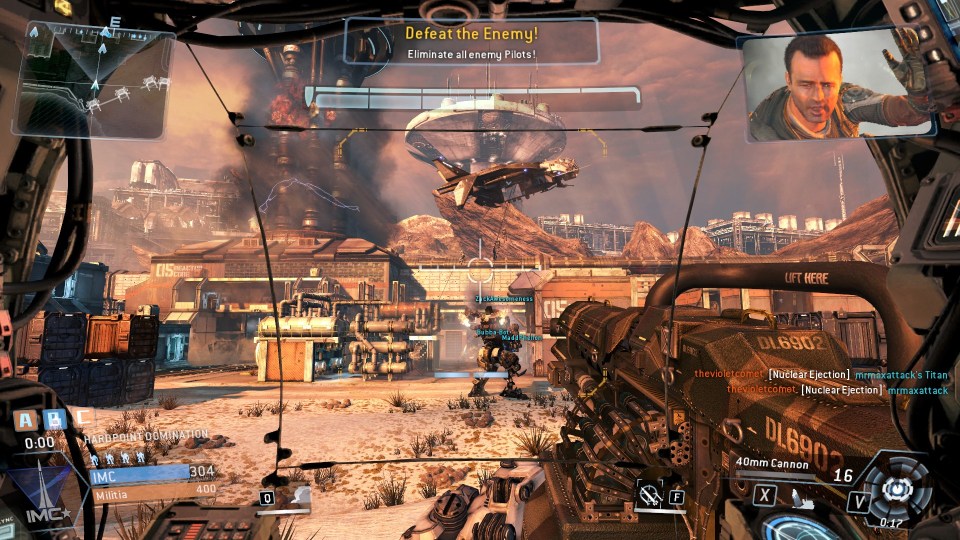The height and width of the screenshot is (540, 960).
Task: Select hardpoint B indicator
Action: click(x=55, y=418)
